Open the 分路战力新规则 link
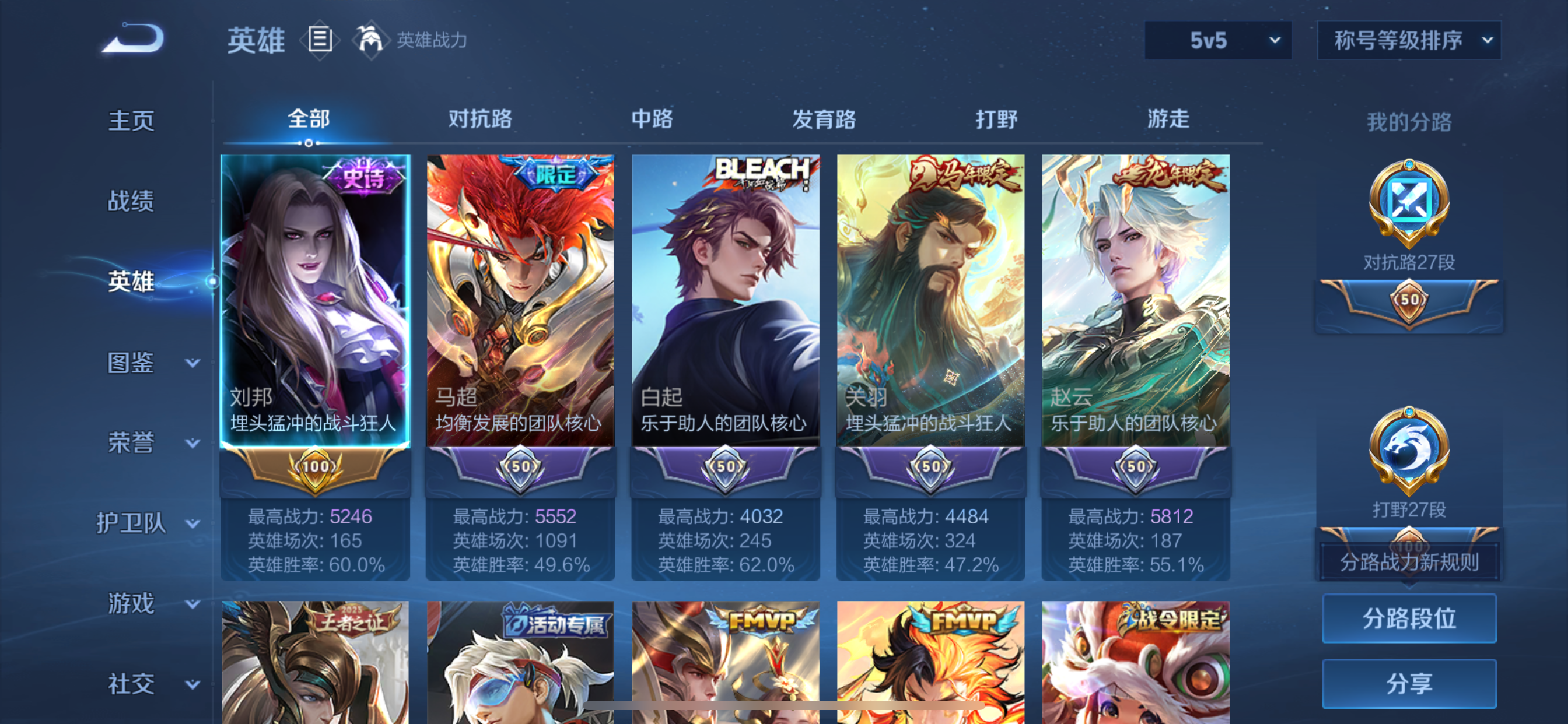 1409,563
